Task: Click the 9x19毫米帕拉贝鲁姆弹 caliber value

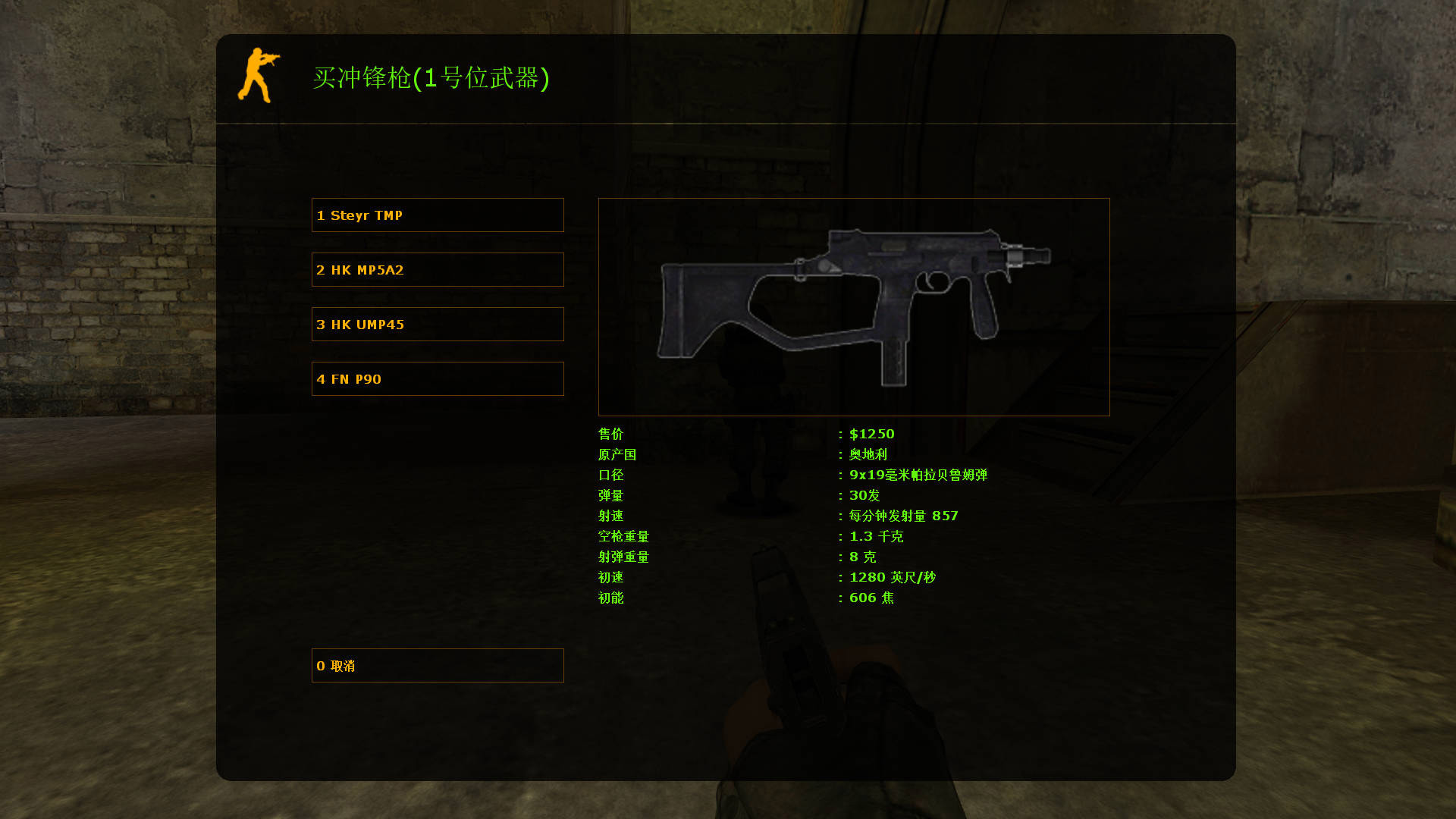Action: [x=918, y=475]
